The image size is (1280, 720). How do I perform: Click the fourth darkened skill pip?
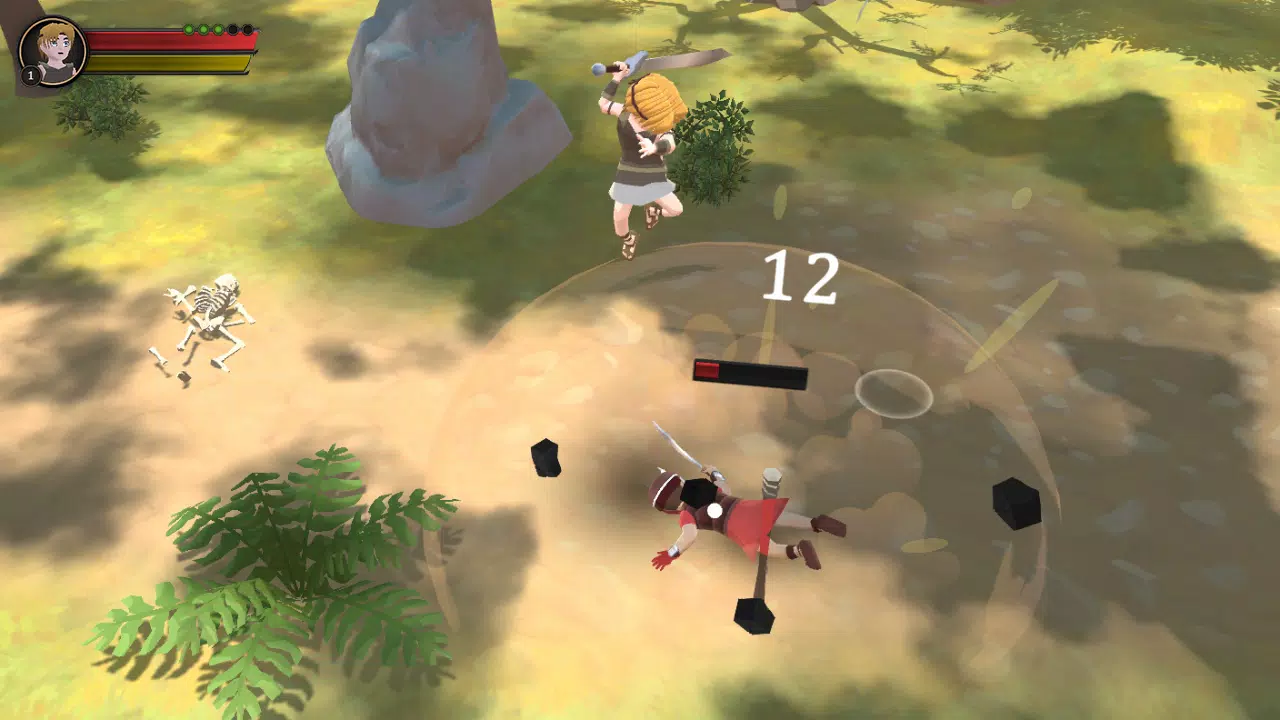pos(232,29)
